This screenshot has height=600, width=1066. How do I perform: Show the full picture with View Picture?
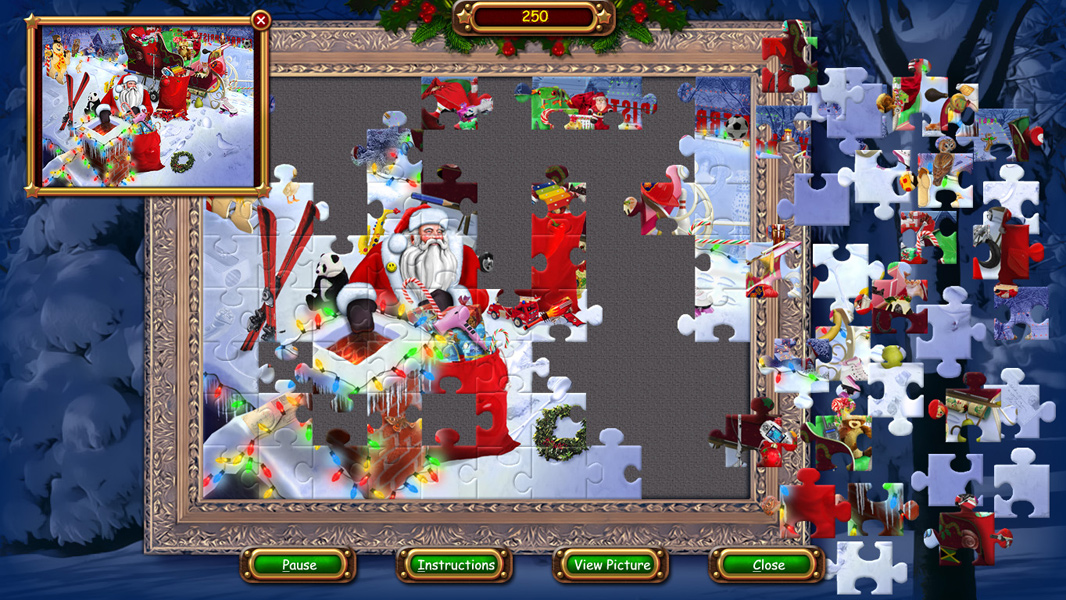point(612,565)
